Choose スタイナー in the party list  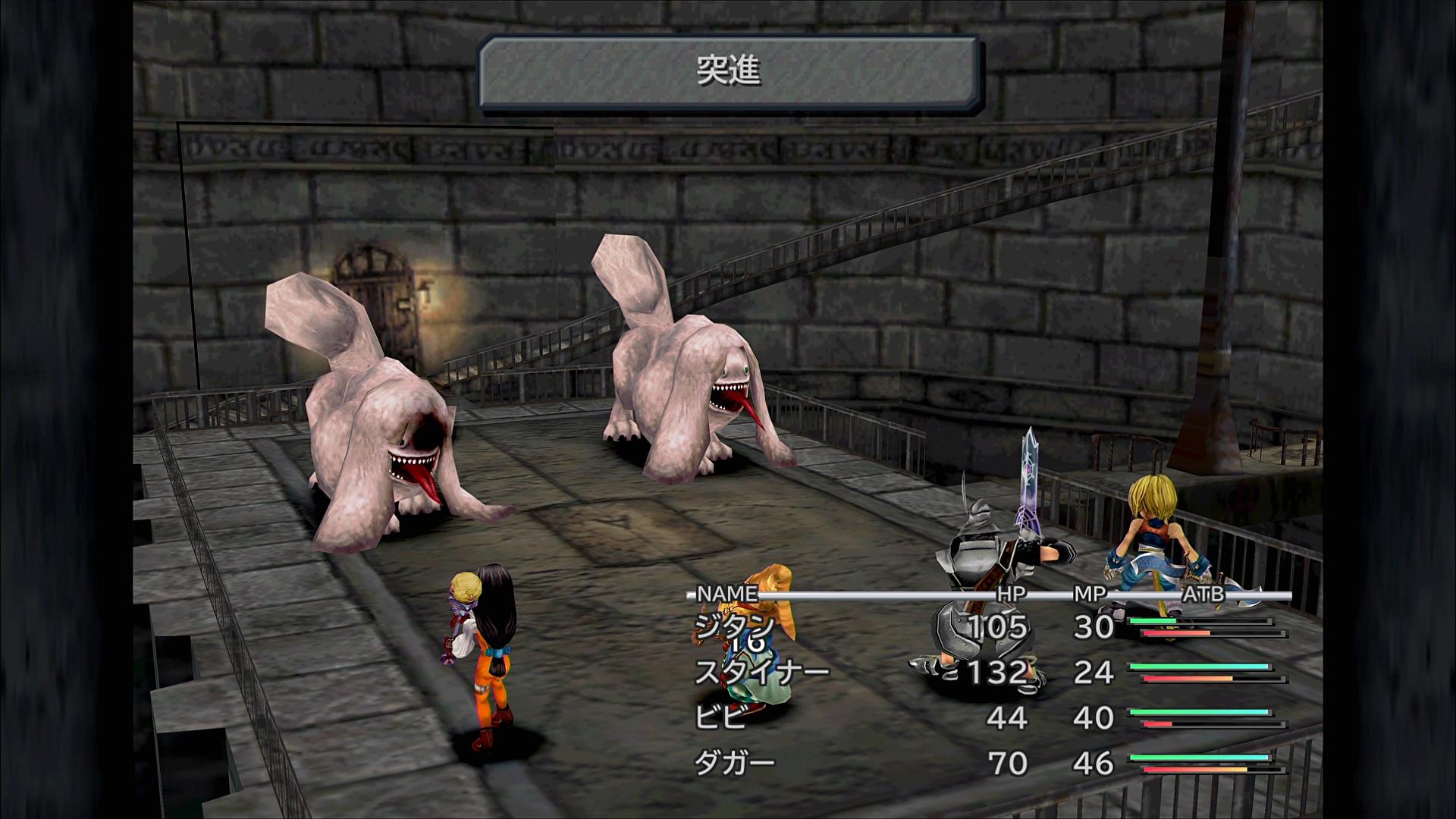pyautogui.click(x=761, y=672)
